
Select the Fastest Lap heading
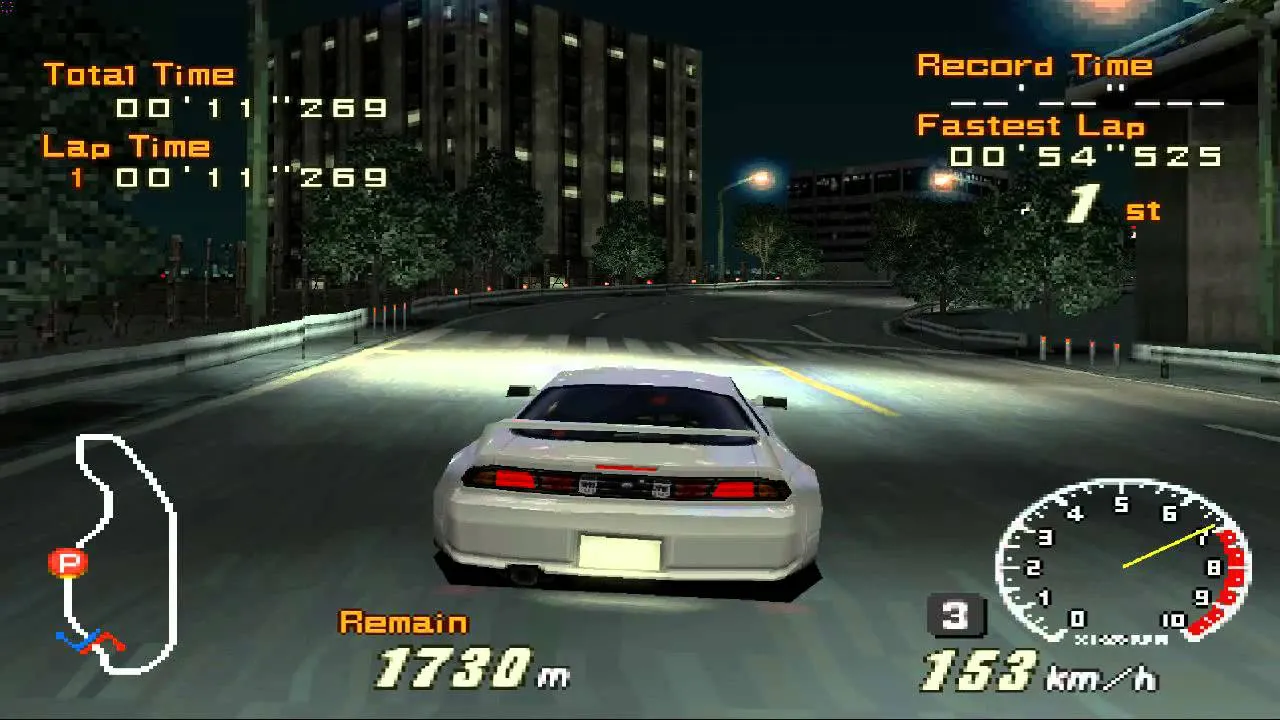tap(1030, 125)
